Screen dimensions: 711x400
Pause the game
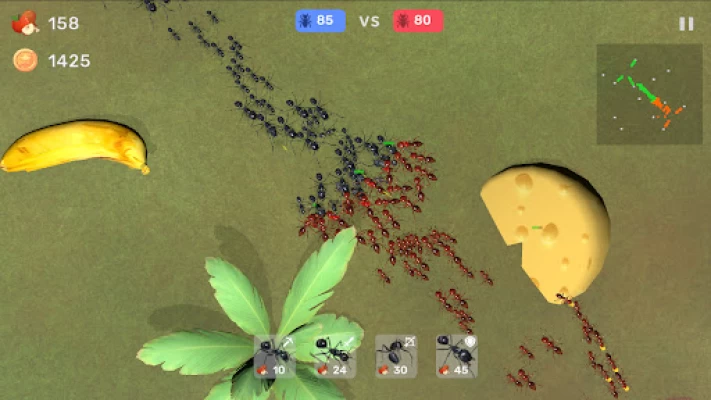(x=686, y=24)
